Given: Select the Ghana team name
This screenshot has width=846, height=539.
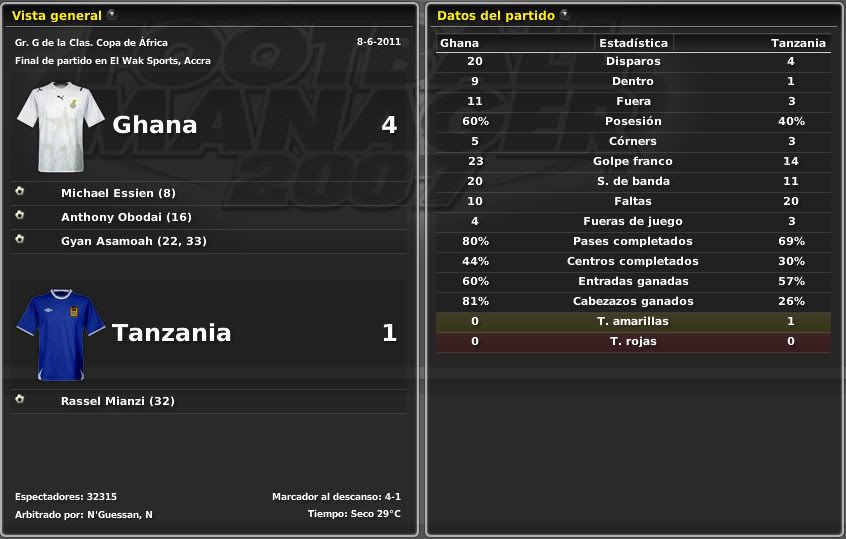Looking at the screenshot, I should (x=155, y=125).
